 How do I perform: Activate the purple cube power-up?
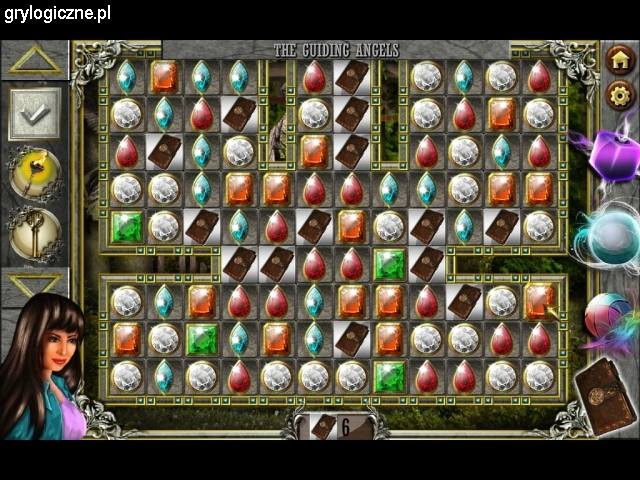point(604,156)
